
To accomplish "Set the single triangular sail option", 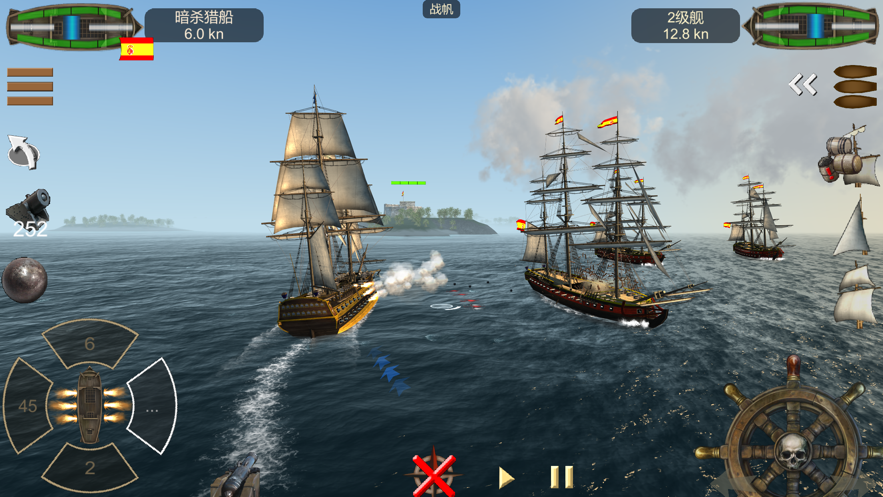I will (x=853, y=229).
